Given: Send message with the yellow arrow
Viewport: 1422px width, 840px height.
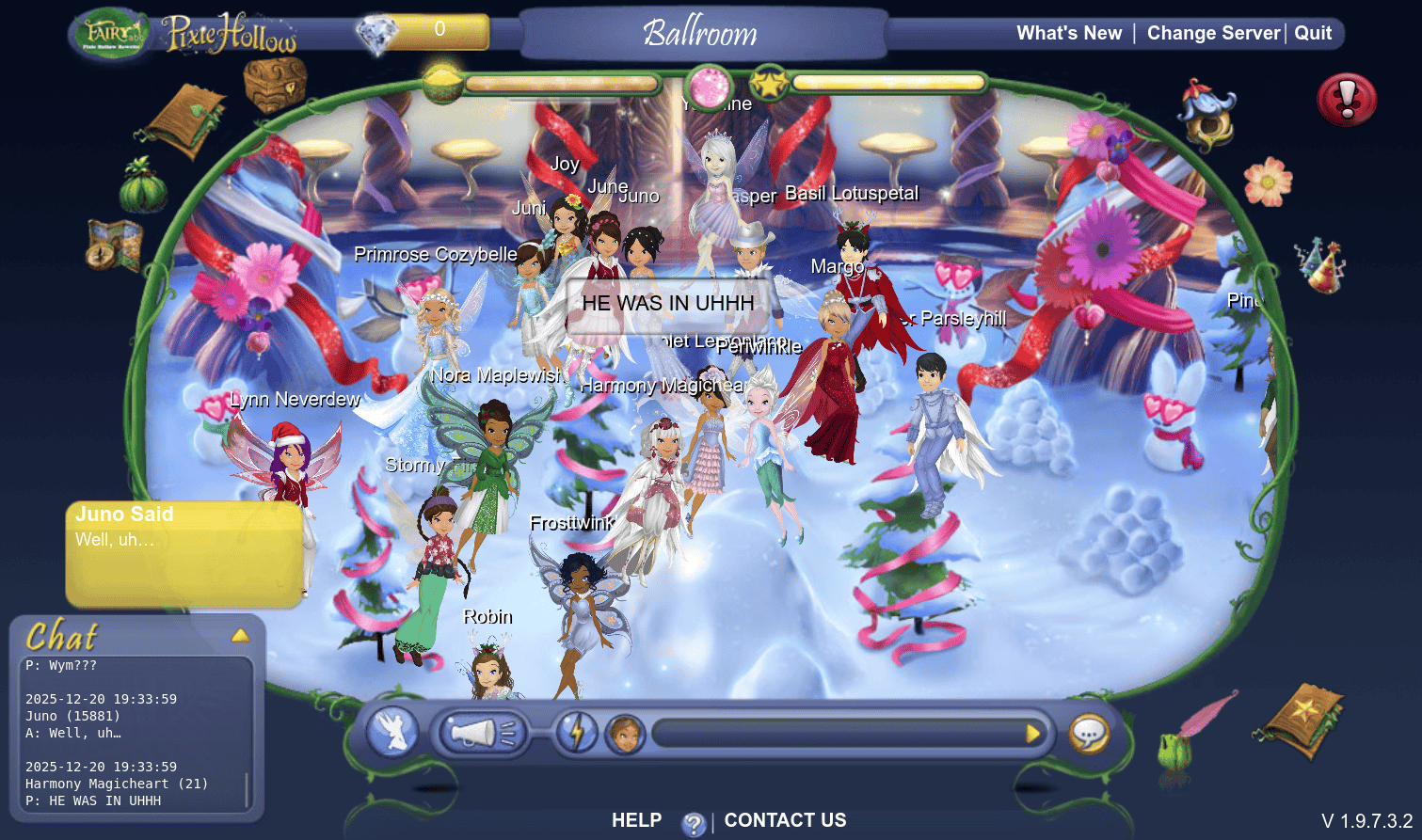Looking at the screenshot, I should click(1032, 733).
